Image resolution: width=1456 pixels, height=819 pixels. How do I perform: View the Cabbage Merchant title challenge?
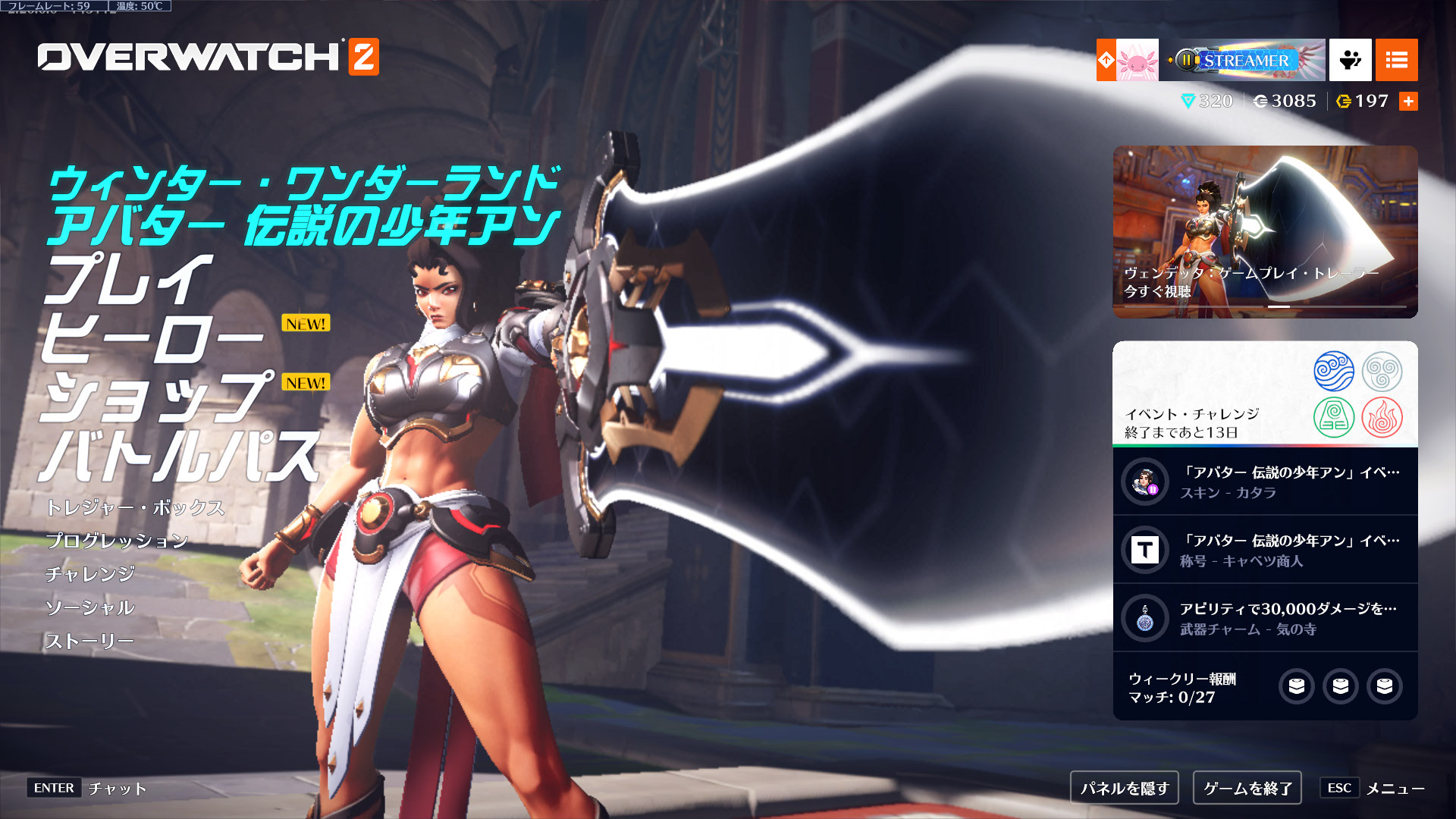click(1265, 550)
